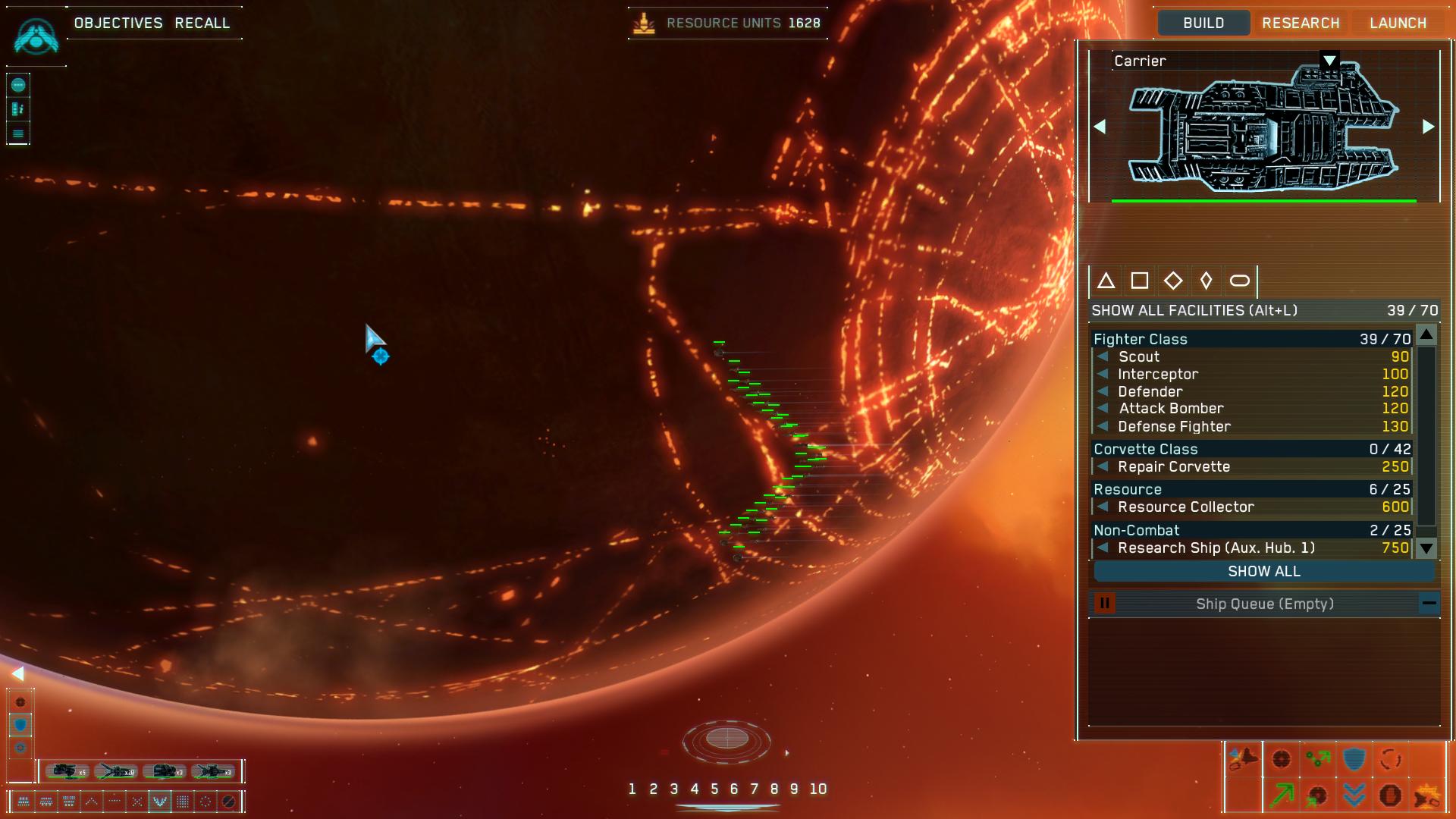This screenshot has width=1456, height=819.
Task: Show all facilities list
Action: [1194, 310]
